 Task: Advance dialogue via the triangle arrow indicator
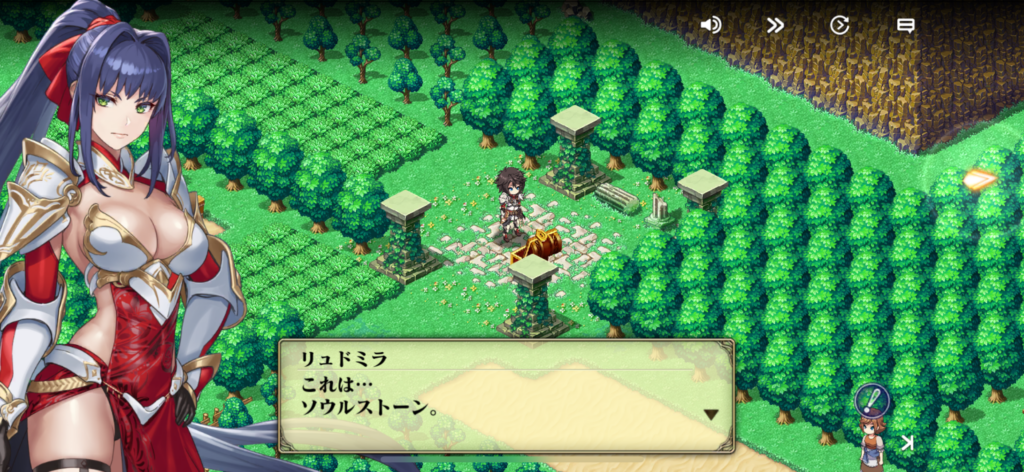711,414
